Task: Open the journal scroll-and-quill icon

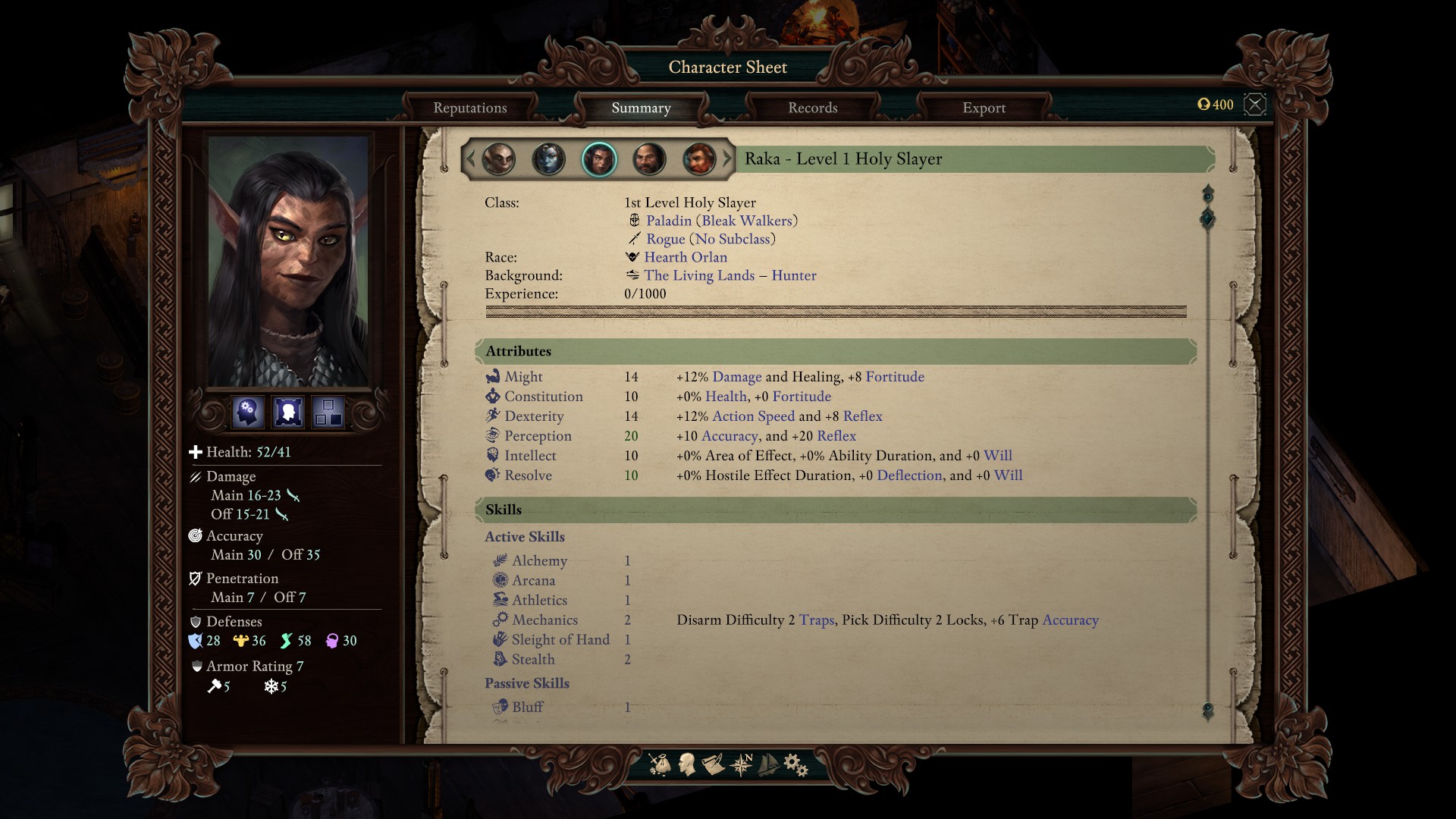Action: click(713, 764)
